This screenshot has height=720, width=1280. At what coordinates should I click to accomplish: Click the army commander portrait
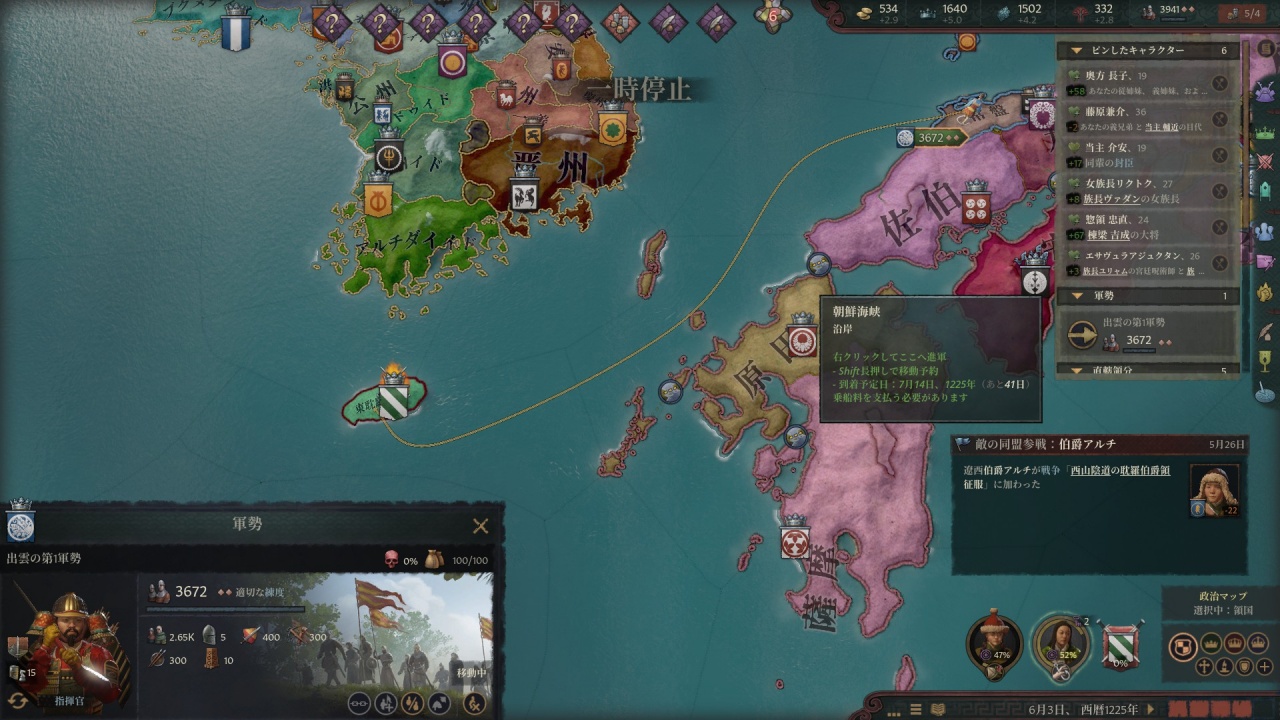pos(68,640)
